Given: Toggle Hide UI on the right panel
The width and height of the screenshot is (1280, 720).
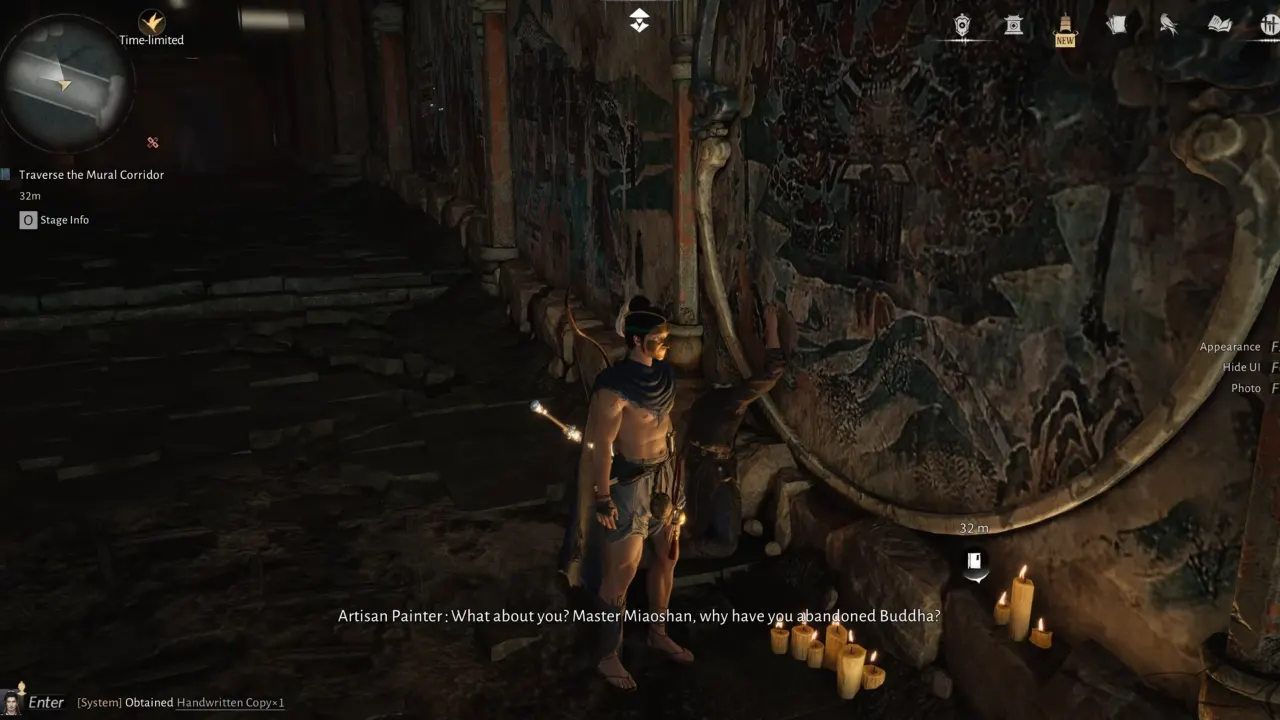Looking at the screenshot, I should [1240, 366].
